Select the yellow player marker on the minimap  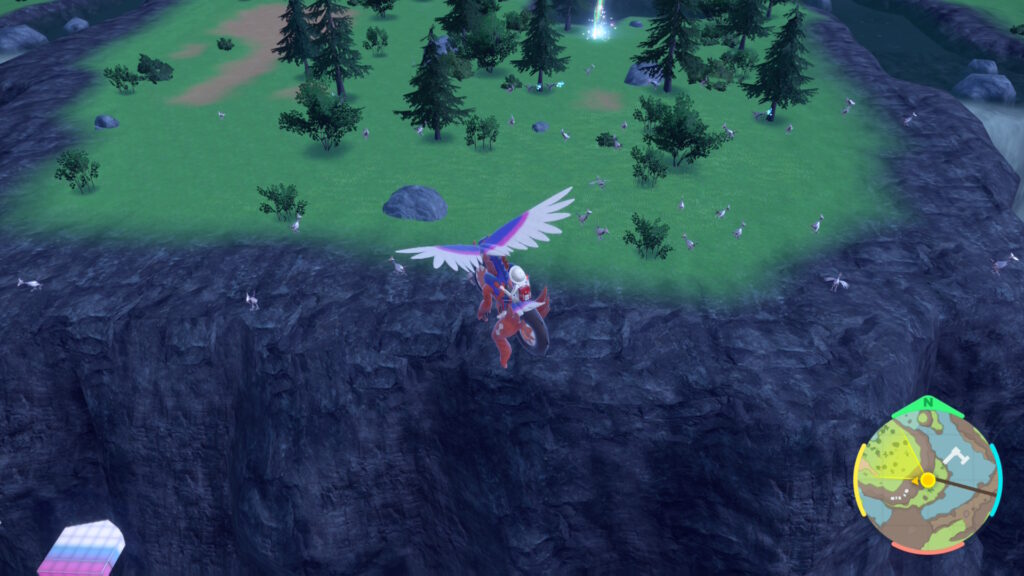(x=928, y=480)
